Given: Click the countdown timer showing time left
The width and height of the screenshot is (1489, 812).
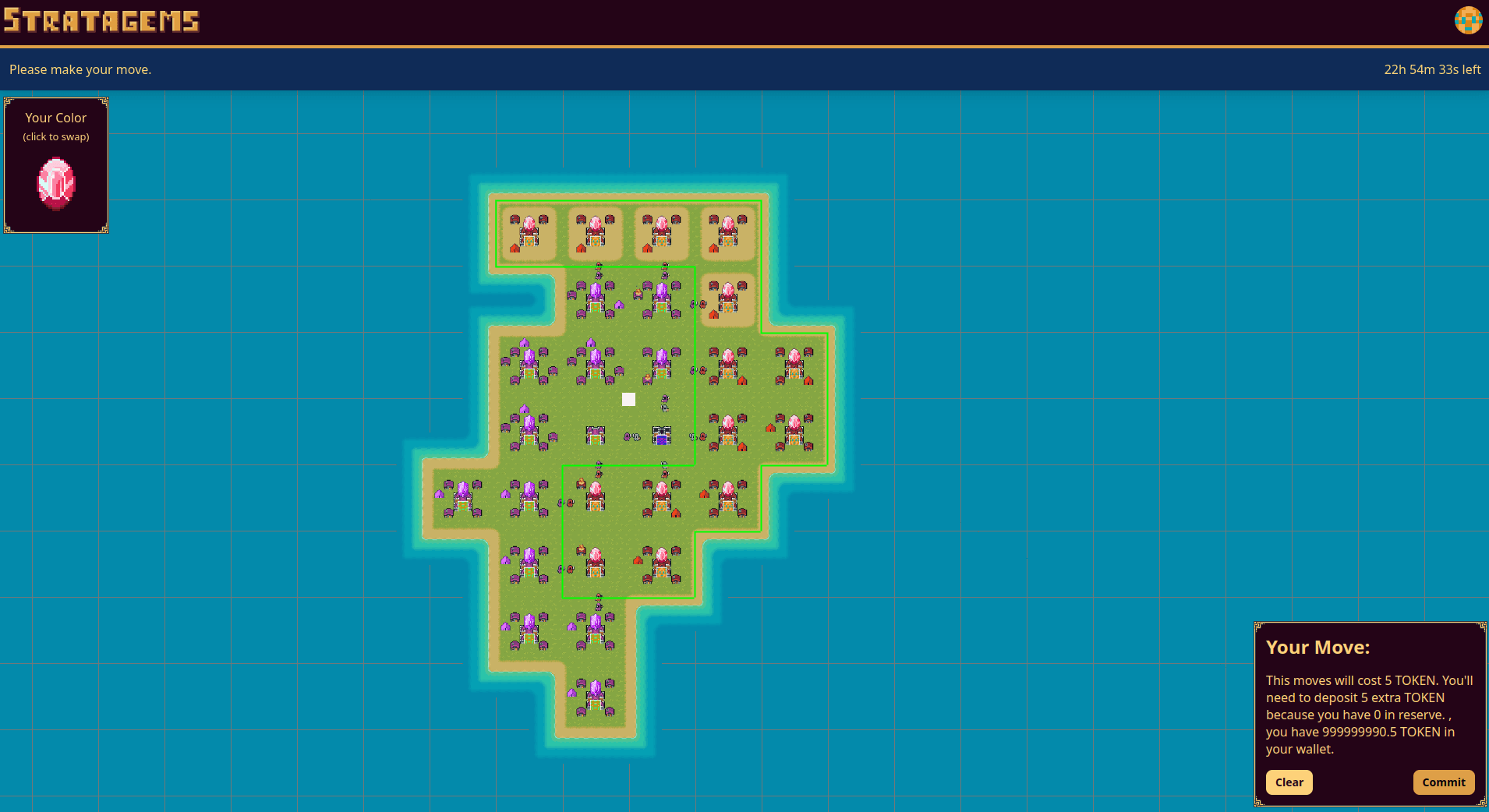Looking at the screenshot, I should [x=1431, y=69].
